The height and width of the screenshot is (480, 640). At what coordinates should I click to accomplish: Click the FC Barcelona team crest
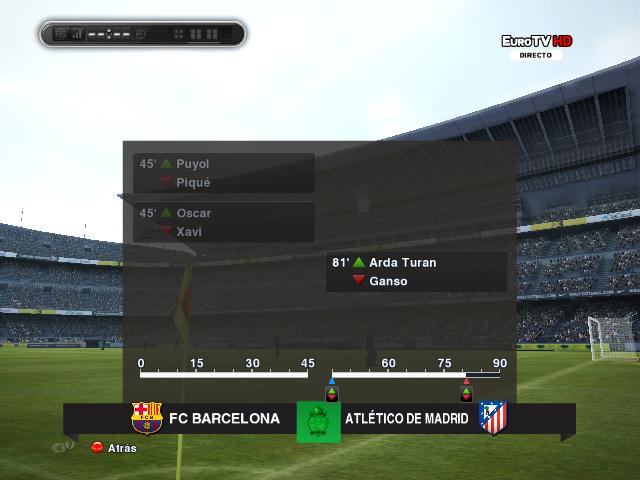[x=147, y=418]
